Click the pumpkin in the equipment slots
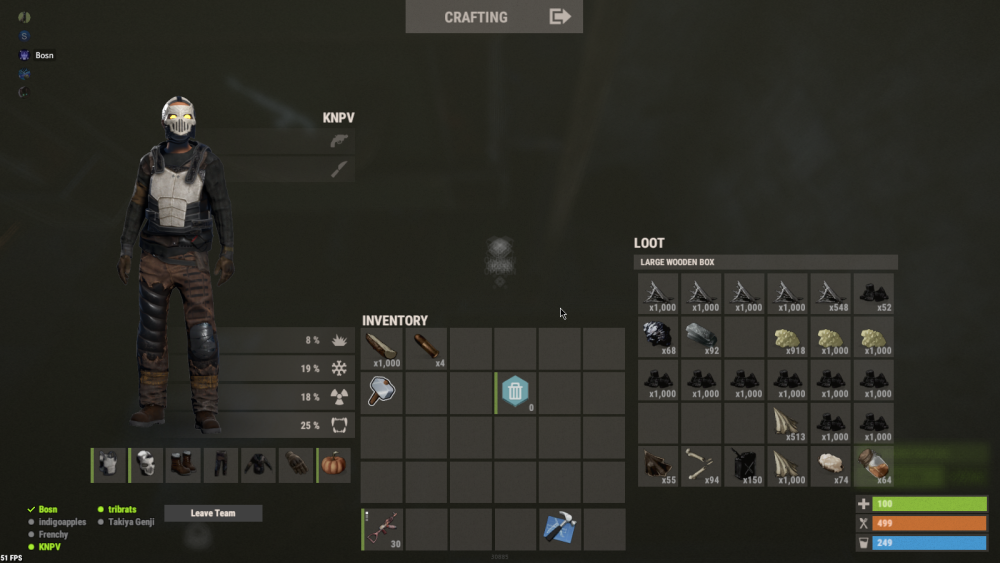This screenshot has width=1000, height=563. coord(334,465)
